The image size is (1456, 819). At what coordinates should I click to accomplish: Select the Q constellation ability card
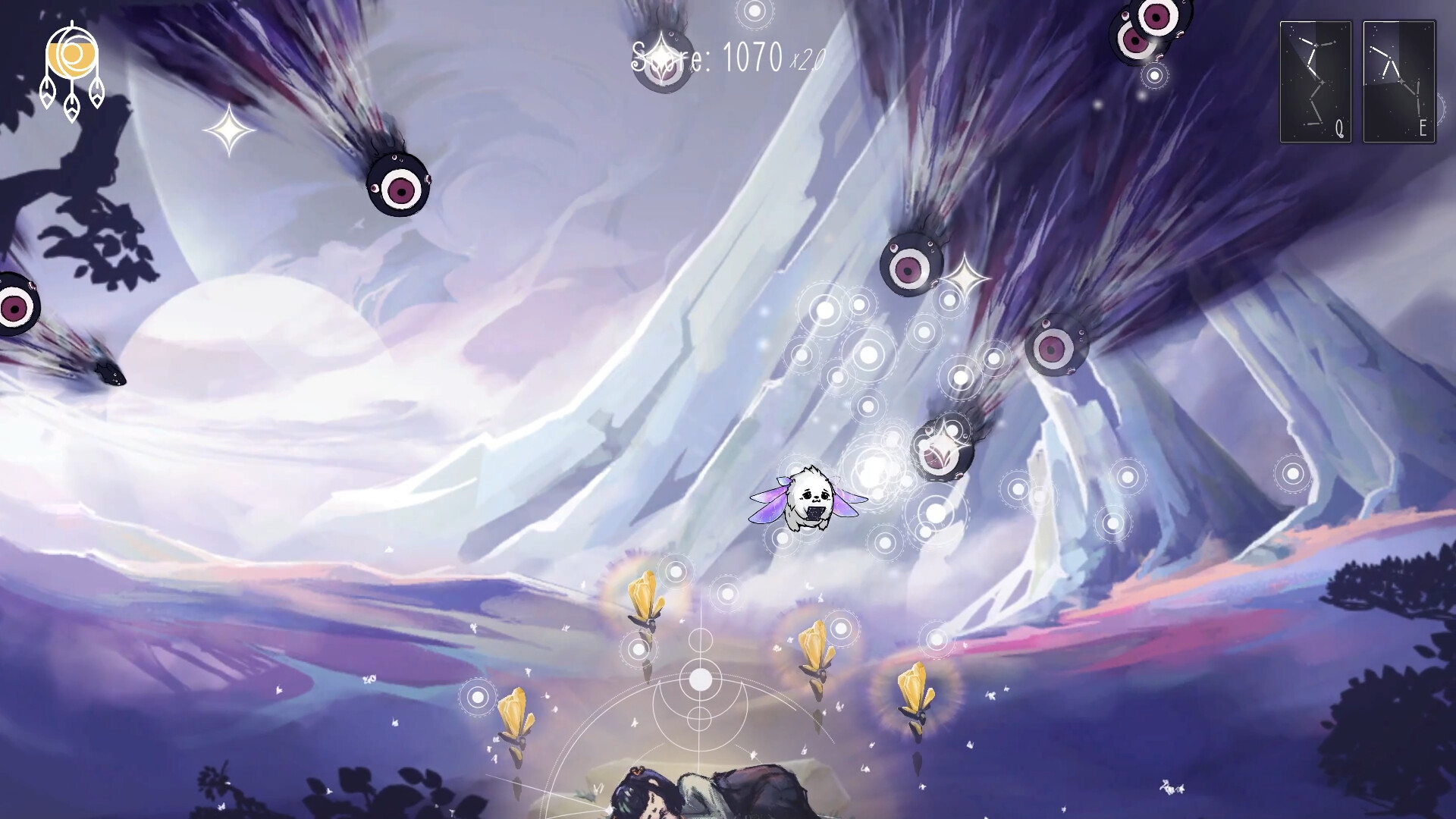coord(1316,80)
